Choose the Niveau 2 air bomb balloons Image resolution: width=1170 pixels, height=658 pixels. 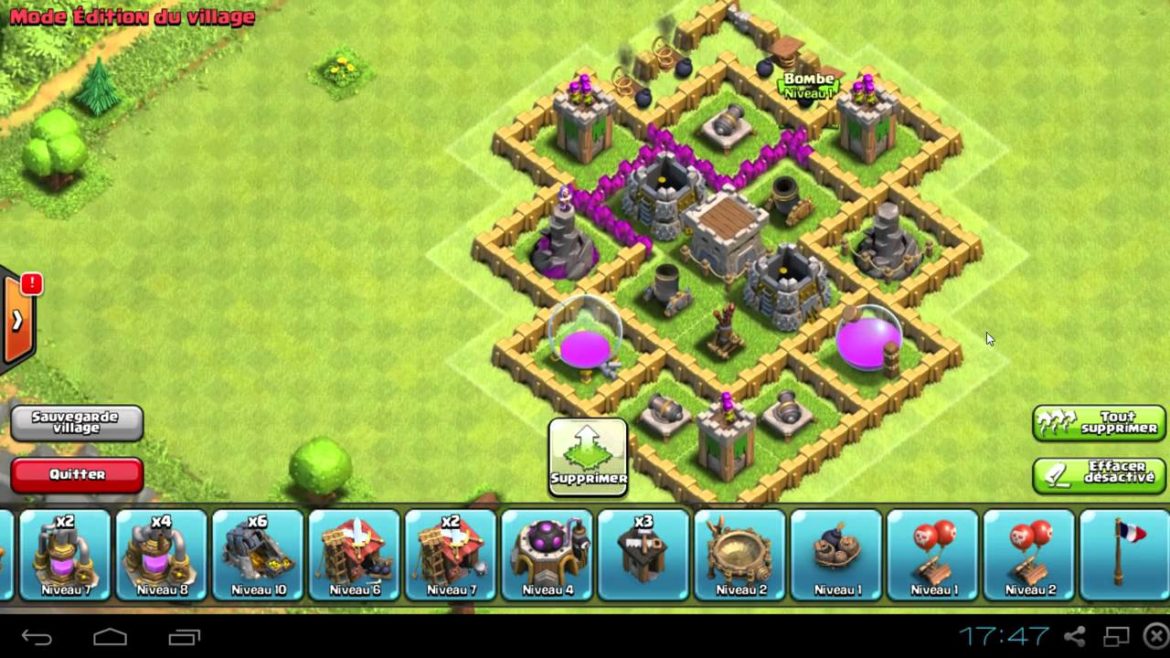click(1029, 555)
